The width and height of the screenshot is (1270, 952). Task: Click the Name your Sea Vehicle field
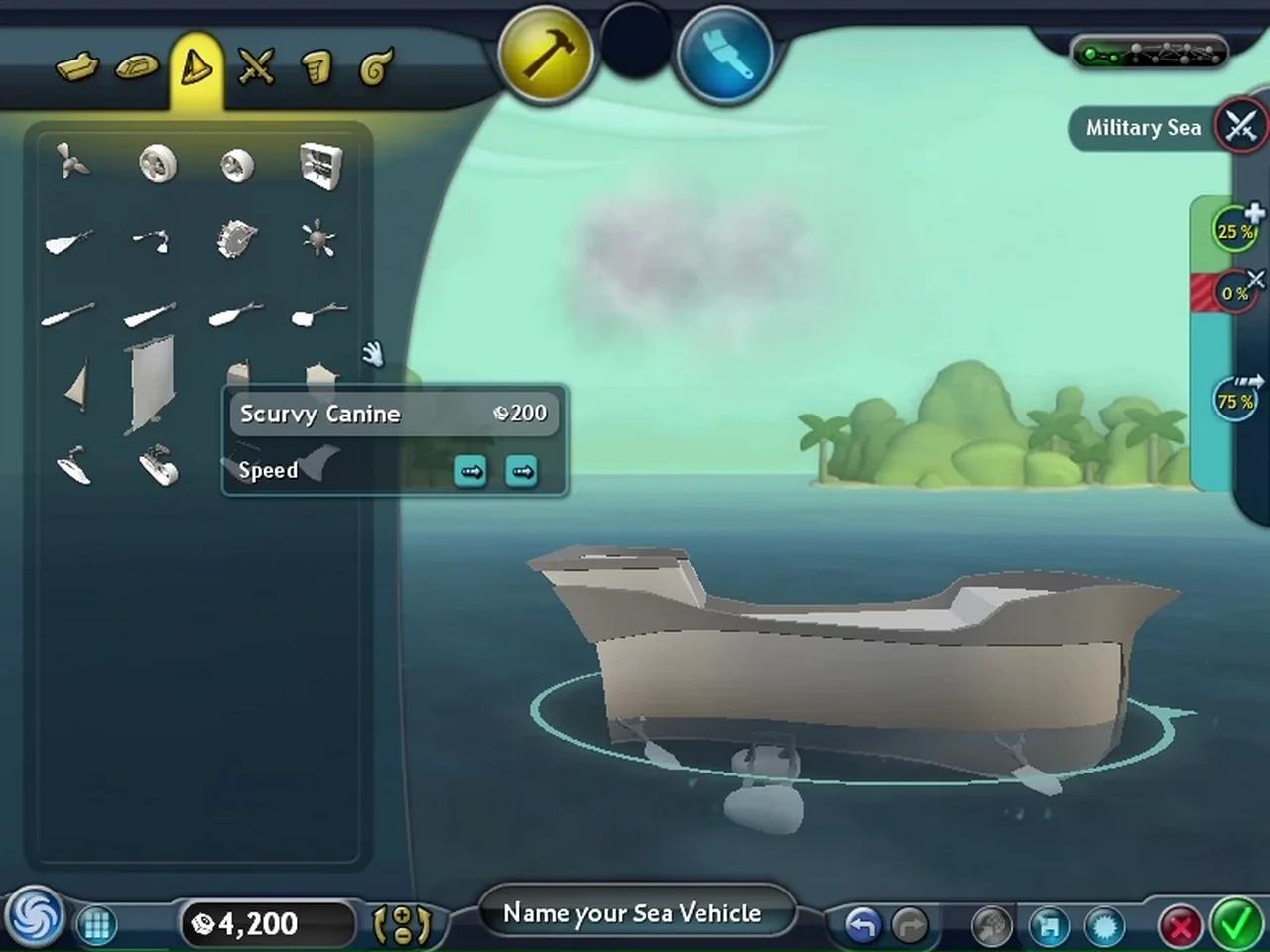point(634,912)
